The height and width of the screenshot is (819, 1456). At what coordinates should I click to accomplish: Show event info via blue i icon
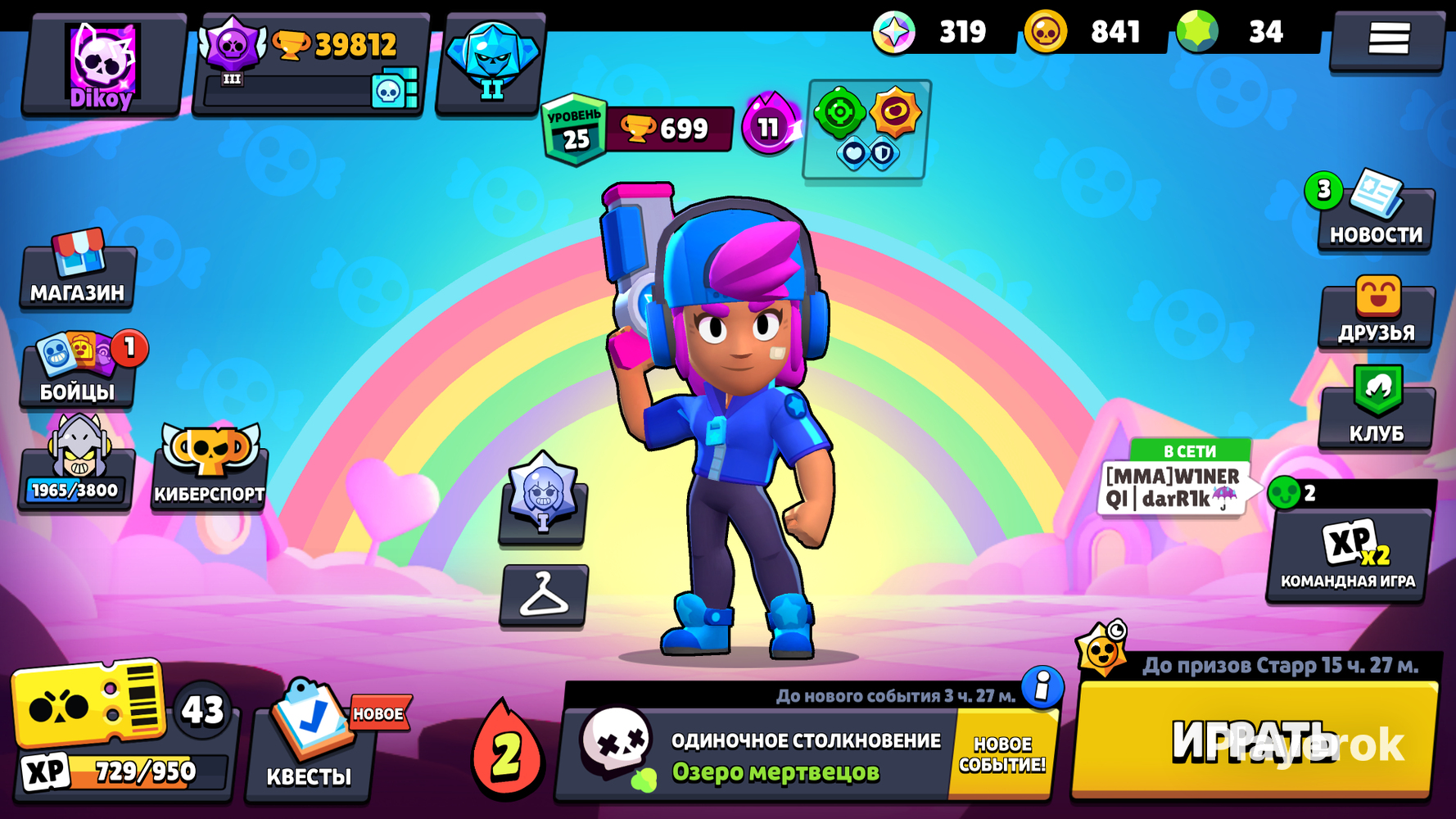click(x=1042, y=686)
